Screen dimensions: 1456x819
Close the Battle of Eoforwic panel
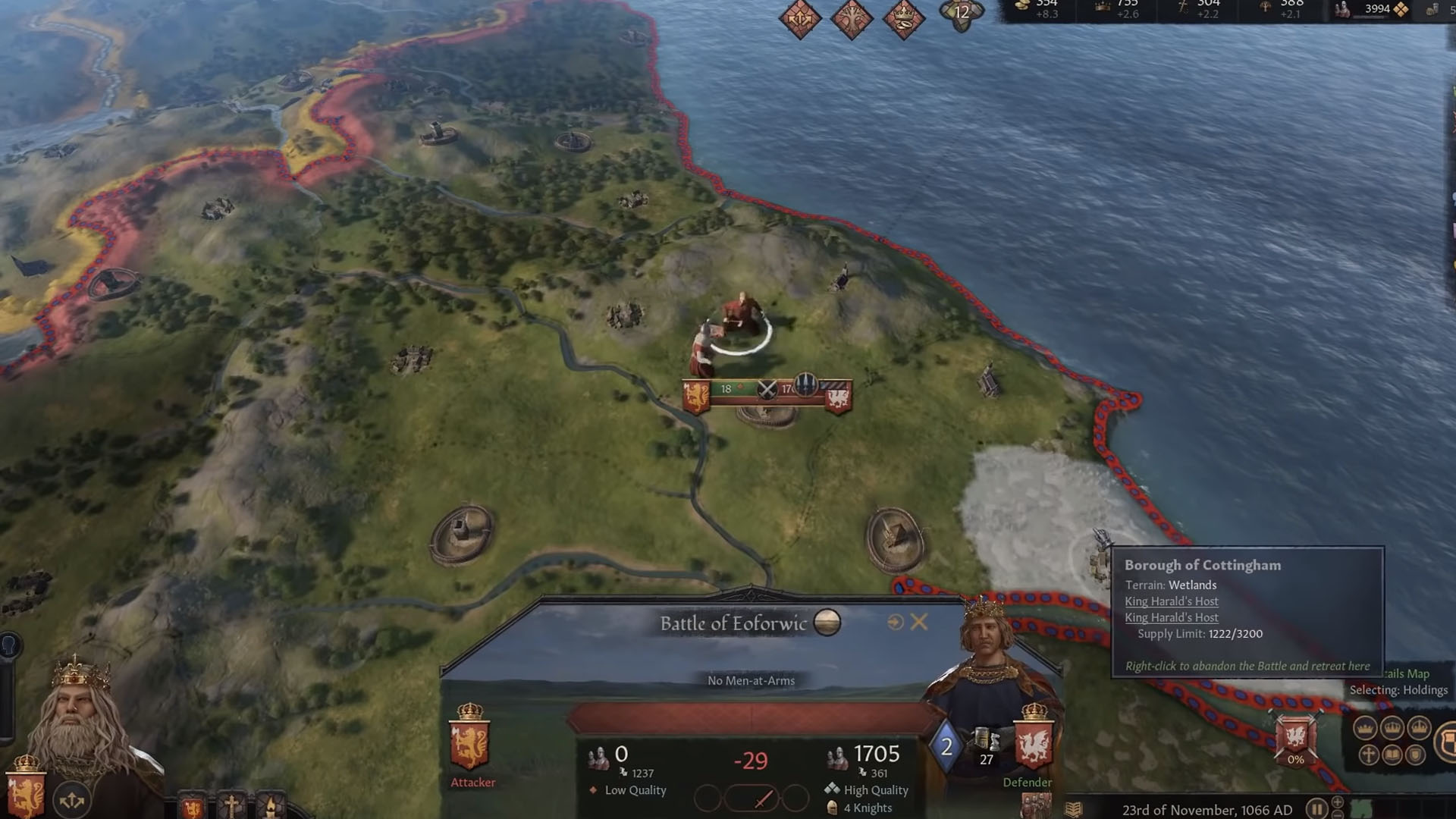point(919,623)
